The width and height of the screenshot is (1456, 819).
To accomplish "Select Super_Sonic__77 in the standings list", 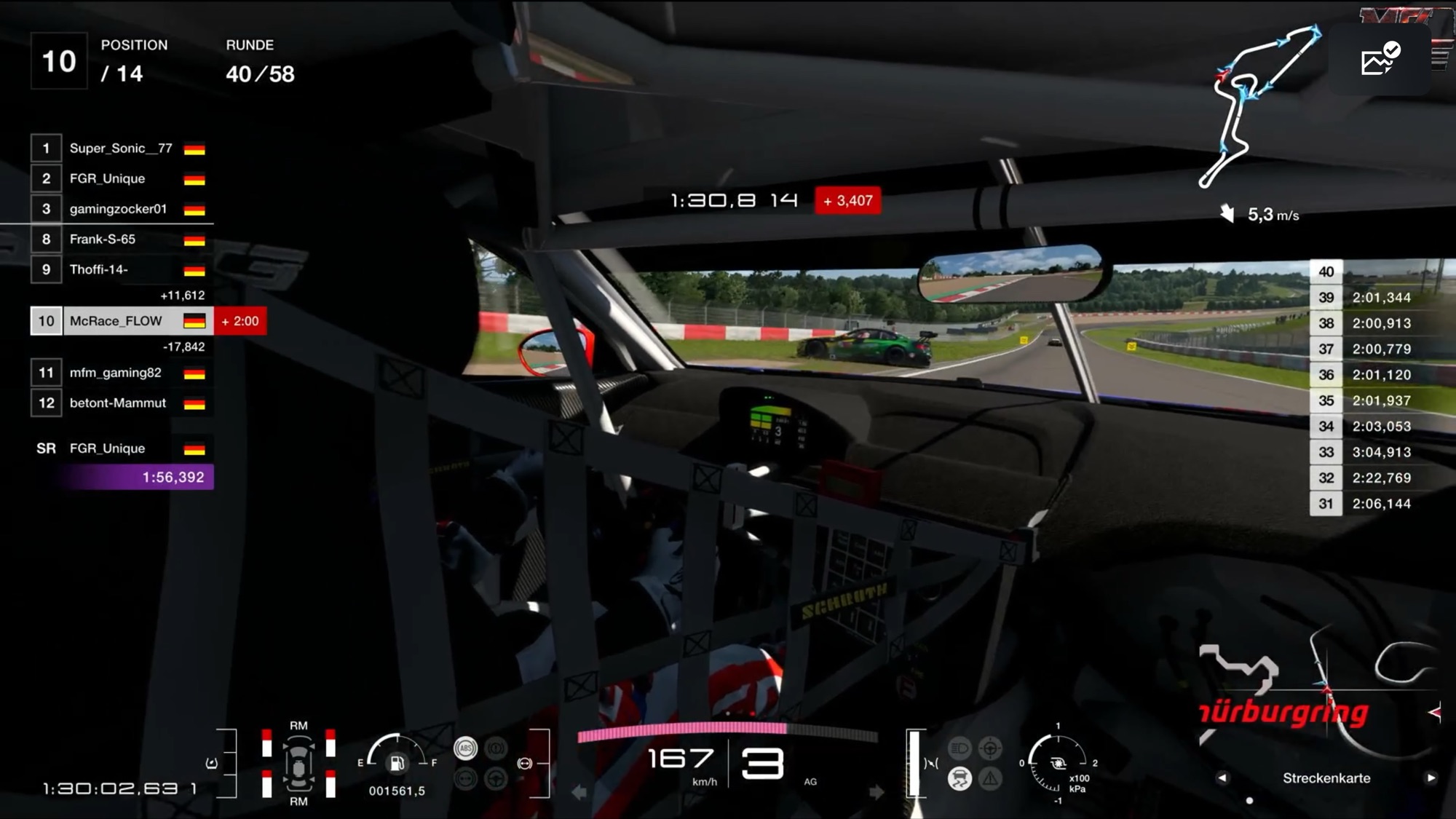I will coord(121,149).
